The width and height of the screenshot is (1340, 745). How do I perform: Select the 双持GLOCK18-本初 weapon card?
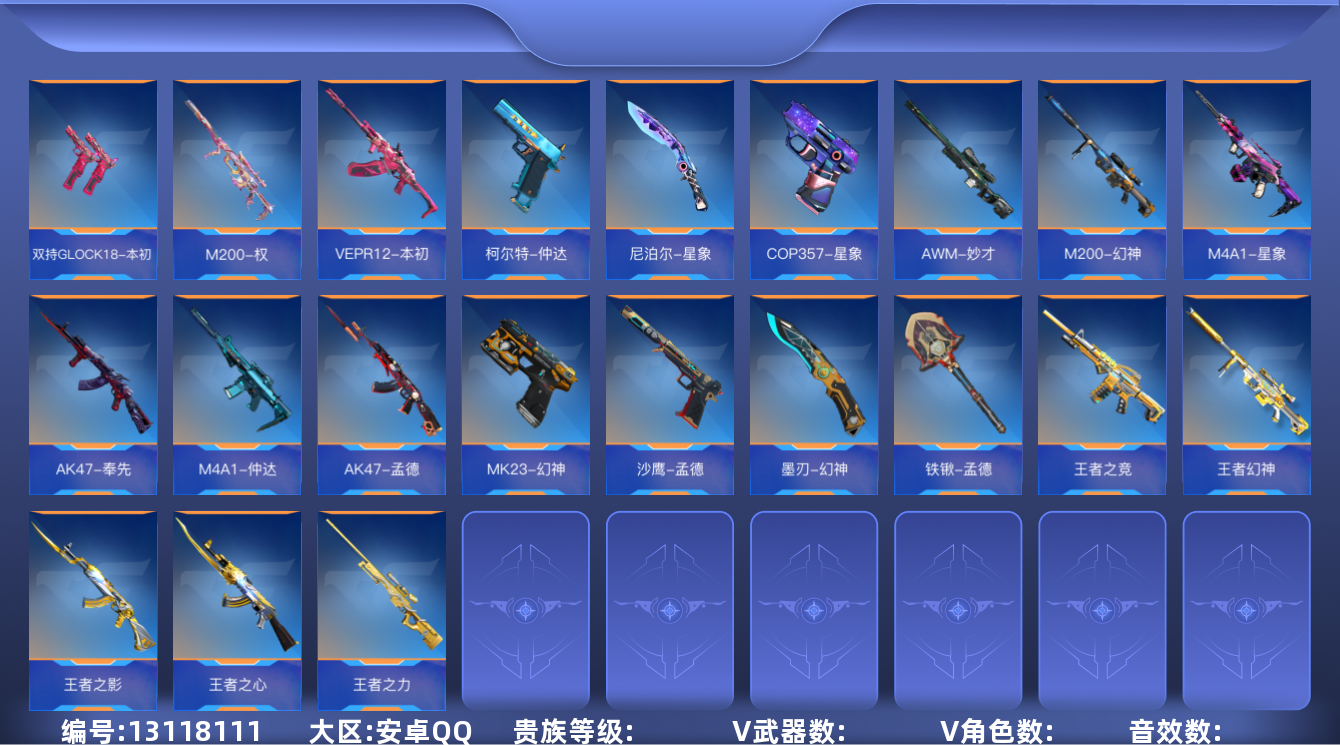93,175
